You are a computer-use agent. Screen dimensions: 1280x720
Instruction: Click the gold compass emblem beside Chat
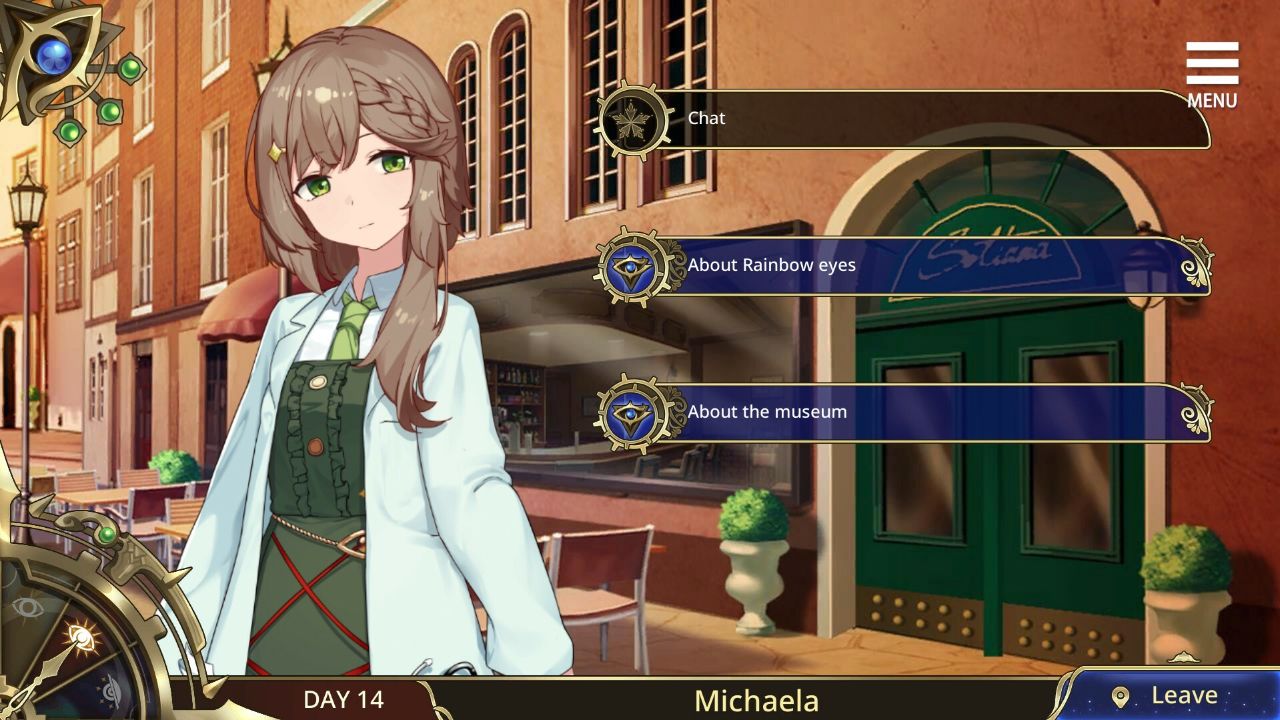[637, 118]
